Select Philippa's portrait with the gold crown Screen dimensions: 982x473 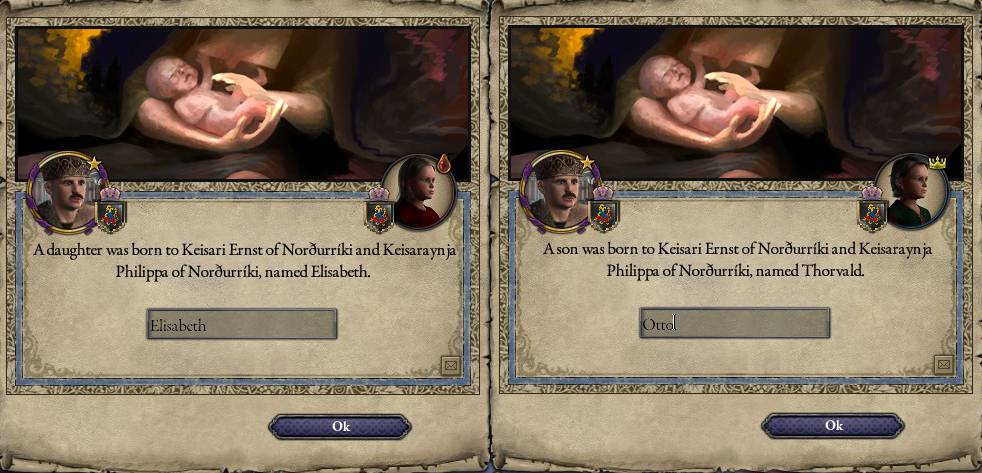912,191
